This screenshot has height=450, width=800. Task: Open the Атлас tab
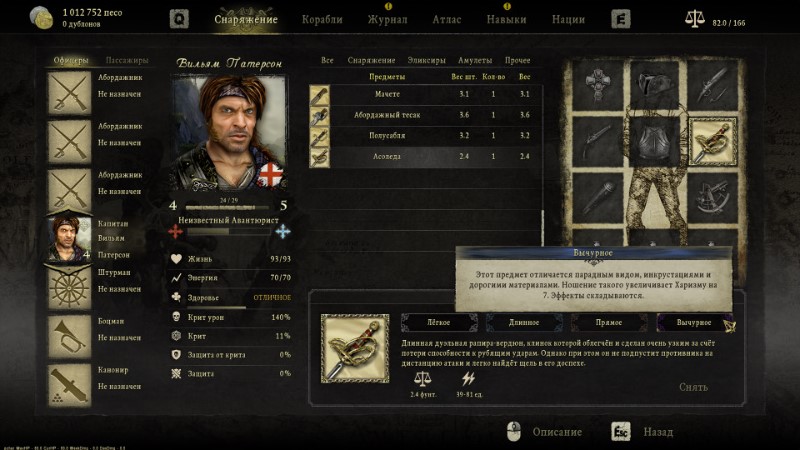447,19
